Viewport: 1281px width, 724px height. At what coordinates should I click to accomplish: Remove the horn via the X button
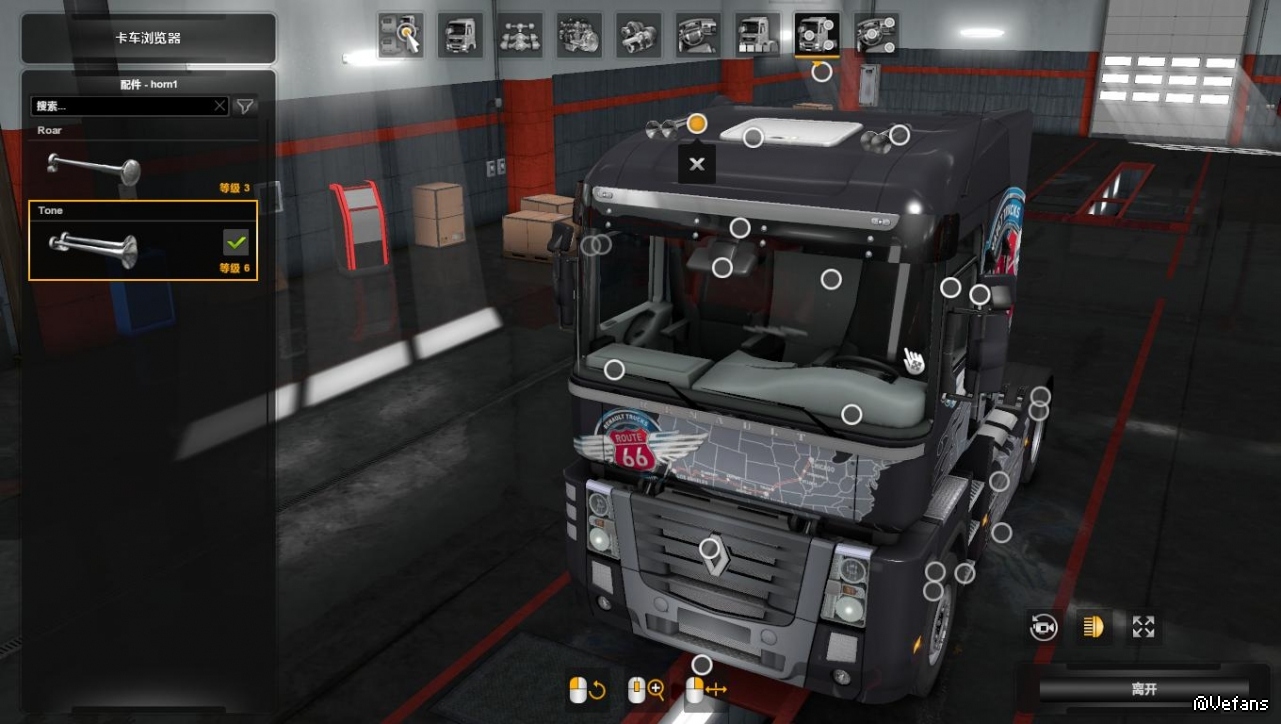(x=697, y=164)
